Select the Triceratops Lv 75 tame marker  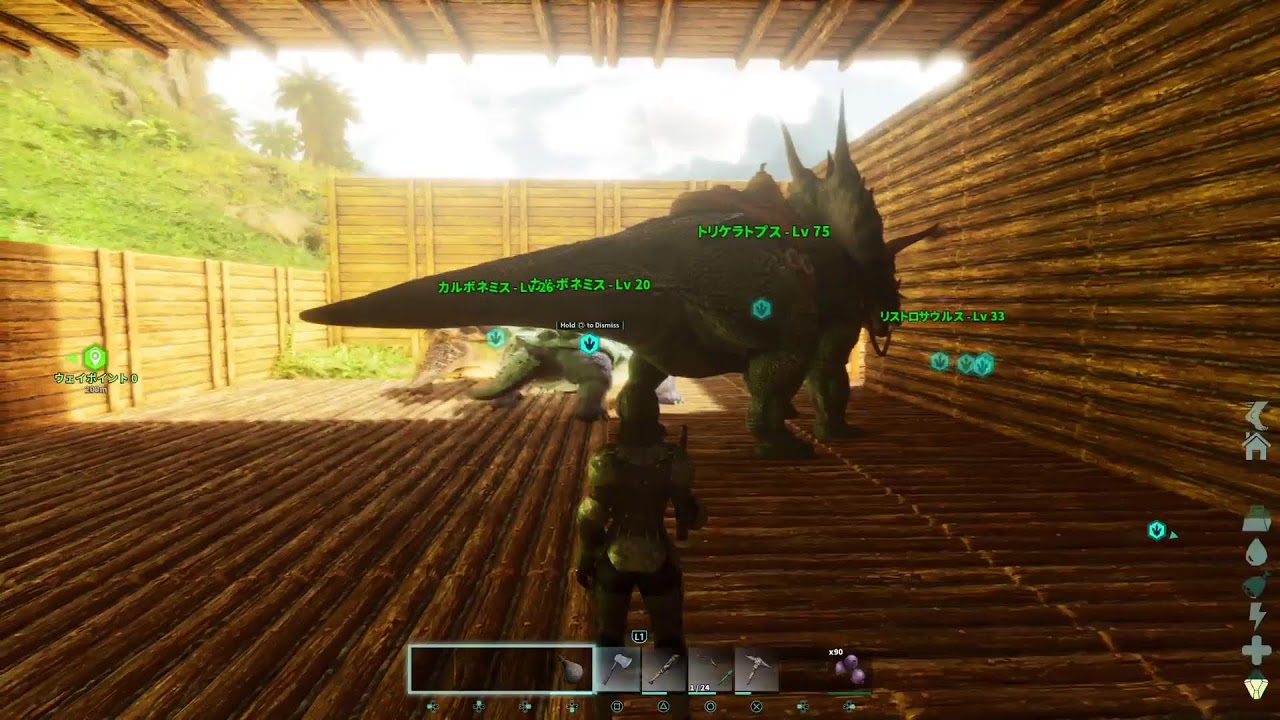tap(761, 309)
